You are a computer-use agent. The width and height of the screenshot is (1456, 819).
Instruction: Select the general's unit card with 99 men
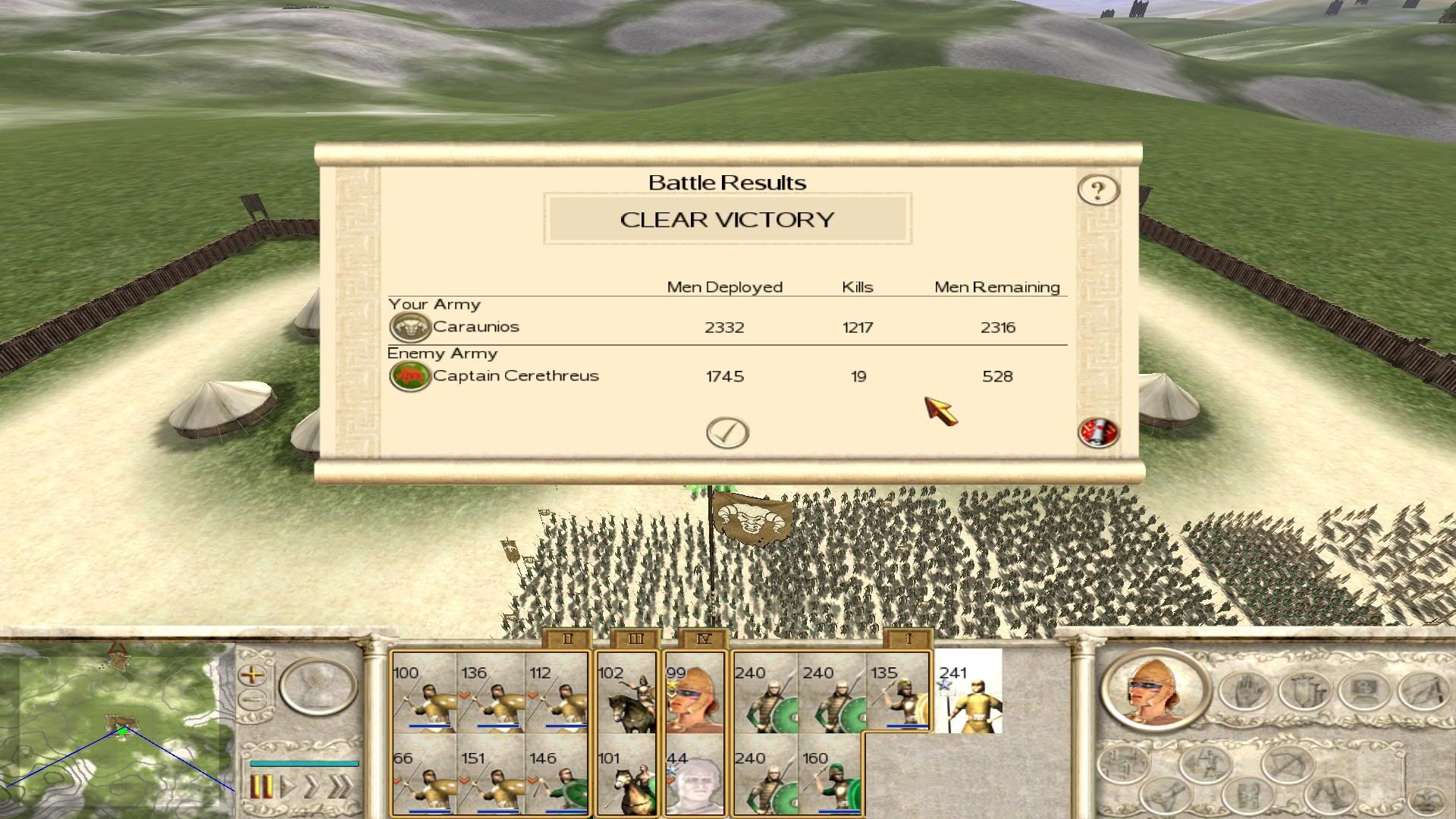click(694, 692)
